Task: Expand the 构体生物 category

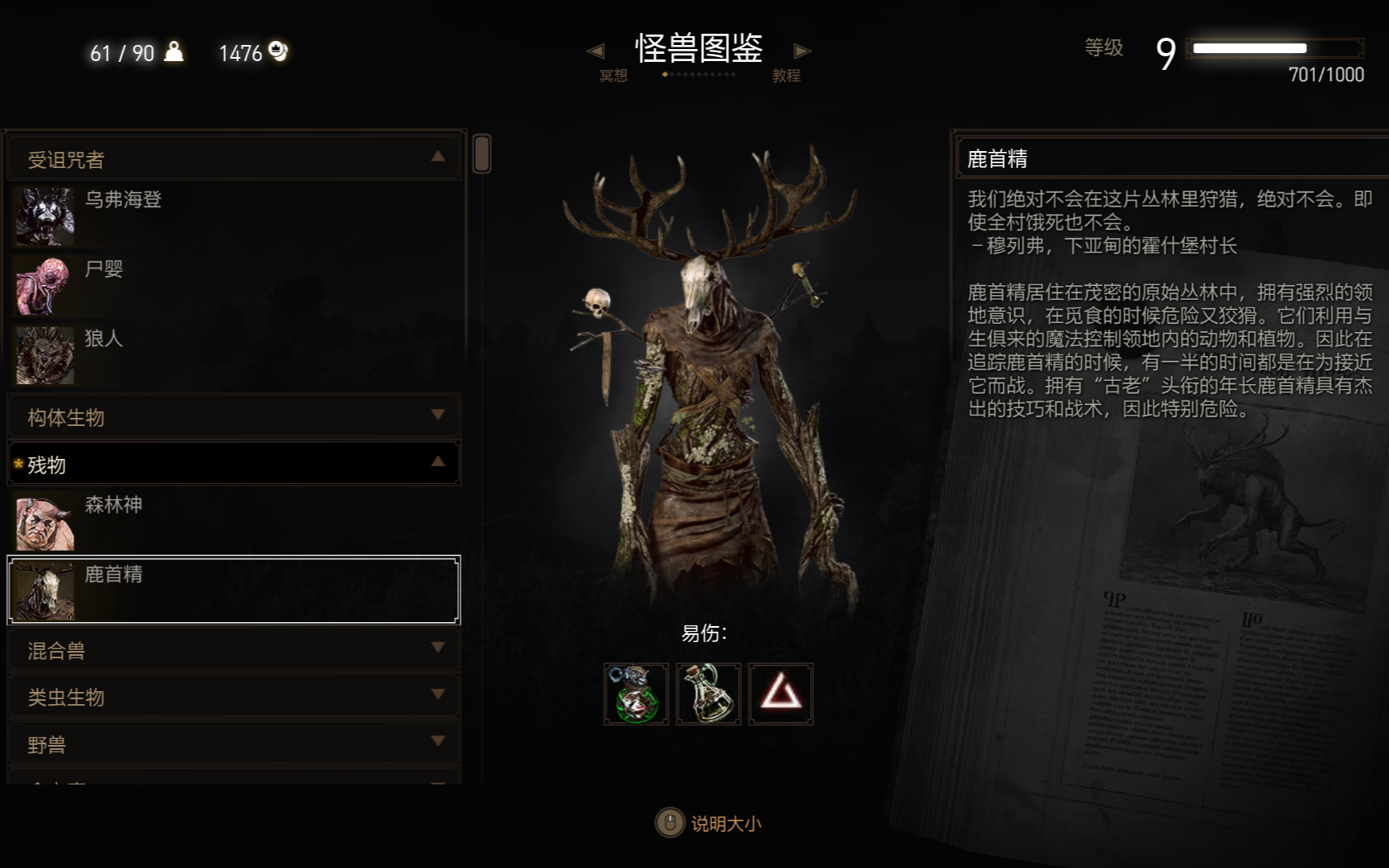Action: click(233, 416)
